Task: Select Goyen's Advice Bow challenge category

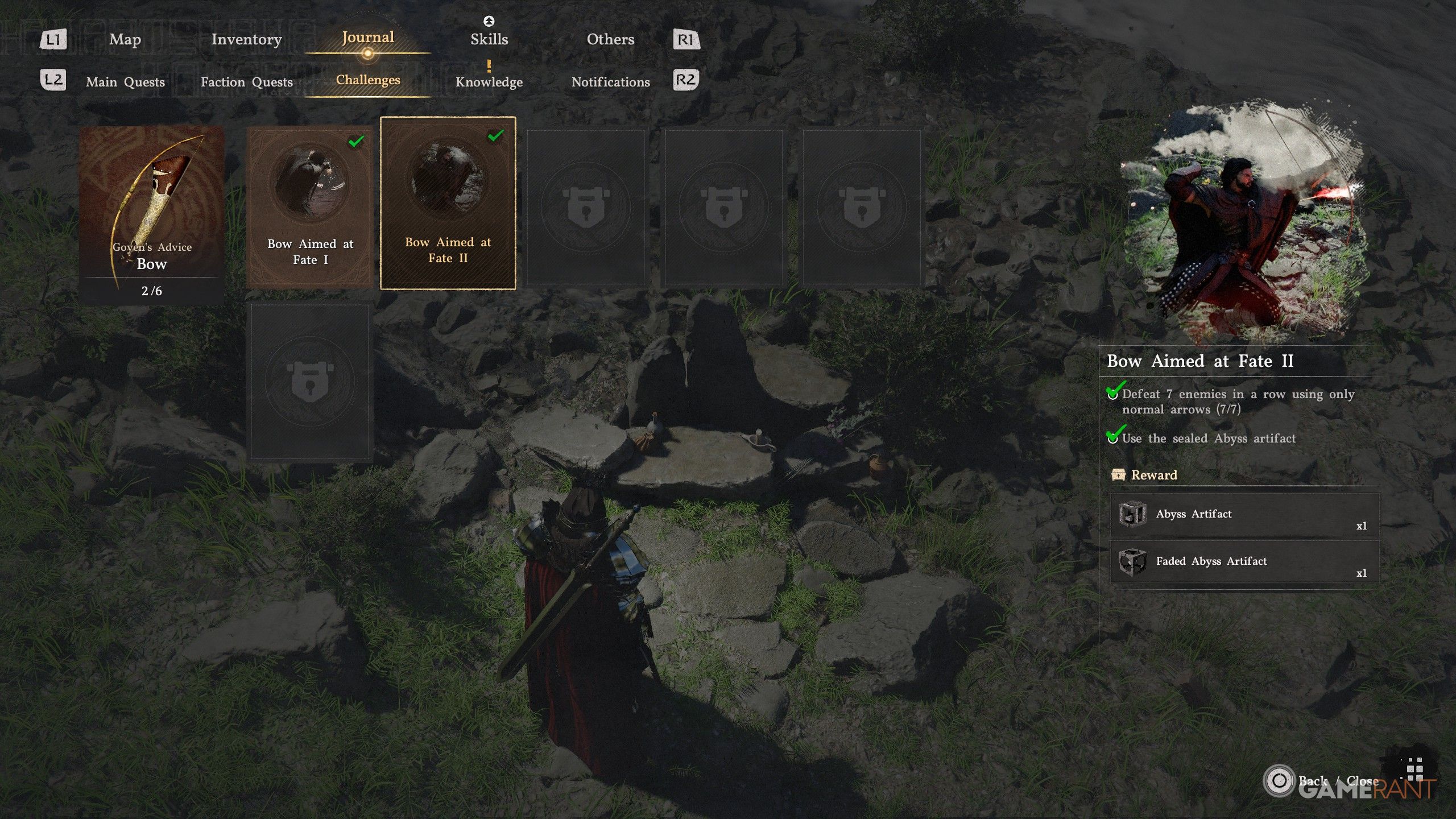Action: [x=152, y=213]
